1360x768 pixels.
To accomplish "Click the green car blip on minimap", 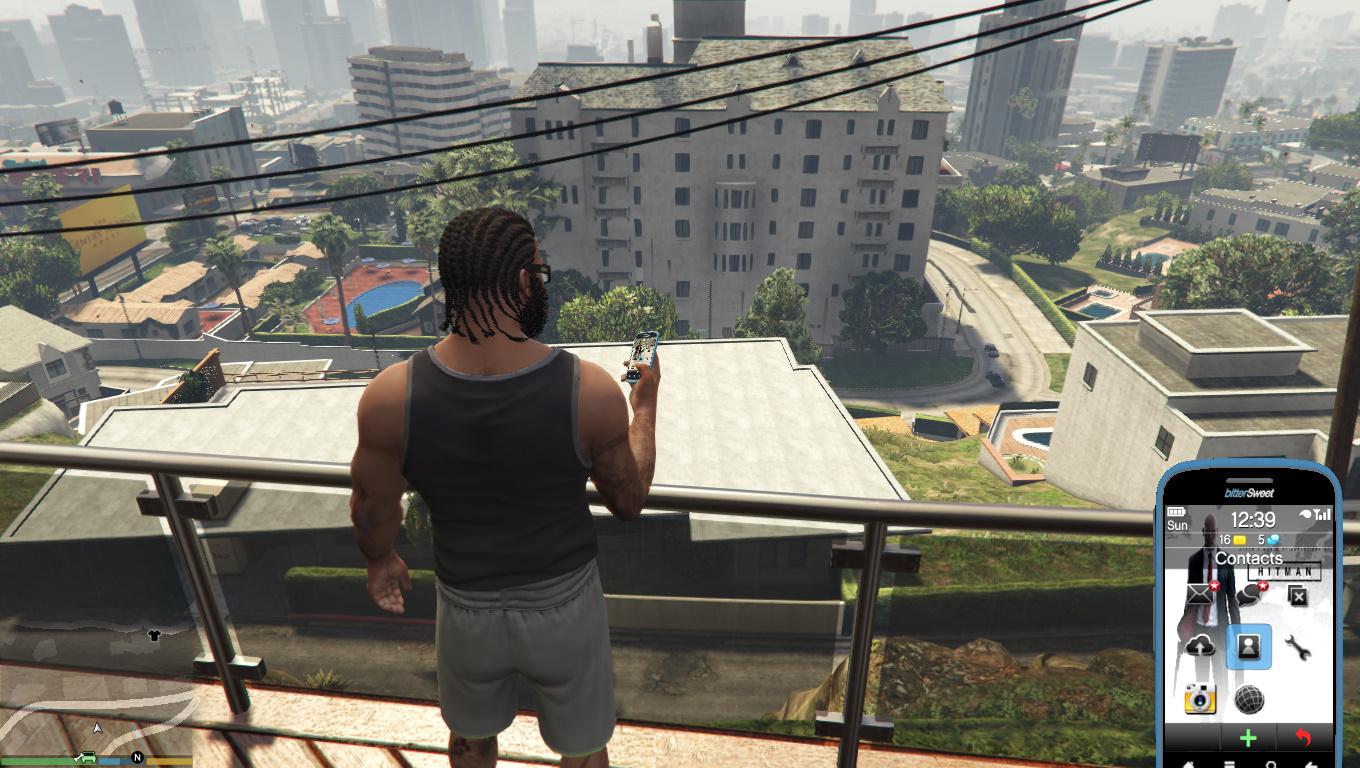I will point(87,756).
